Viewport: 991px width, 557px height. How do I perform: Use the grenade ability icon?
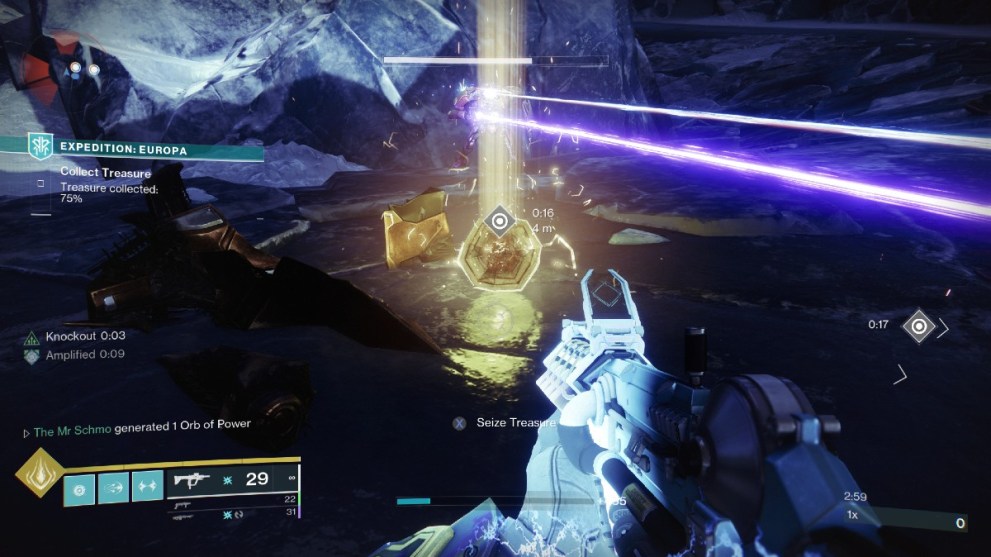80,486
